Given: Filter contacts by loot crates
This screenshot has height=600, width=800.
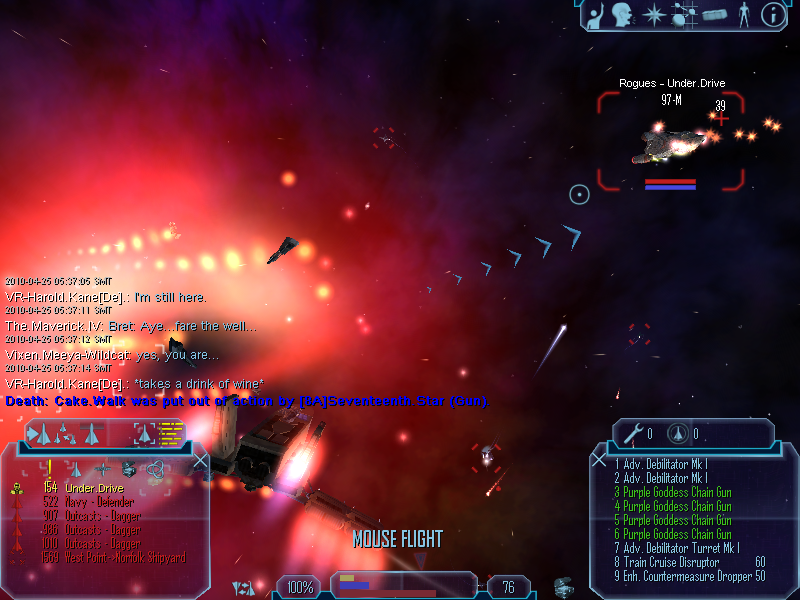Looking at the screenshot, I should (x=128, y=468).
